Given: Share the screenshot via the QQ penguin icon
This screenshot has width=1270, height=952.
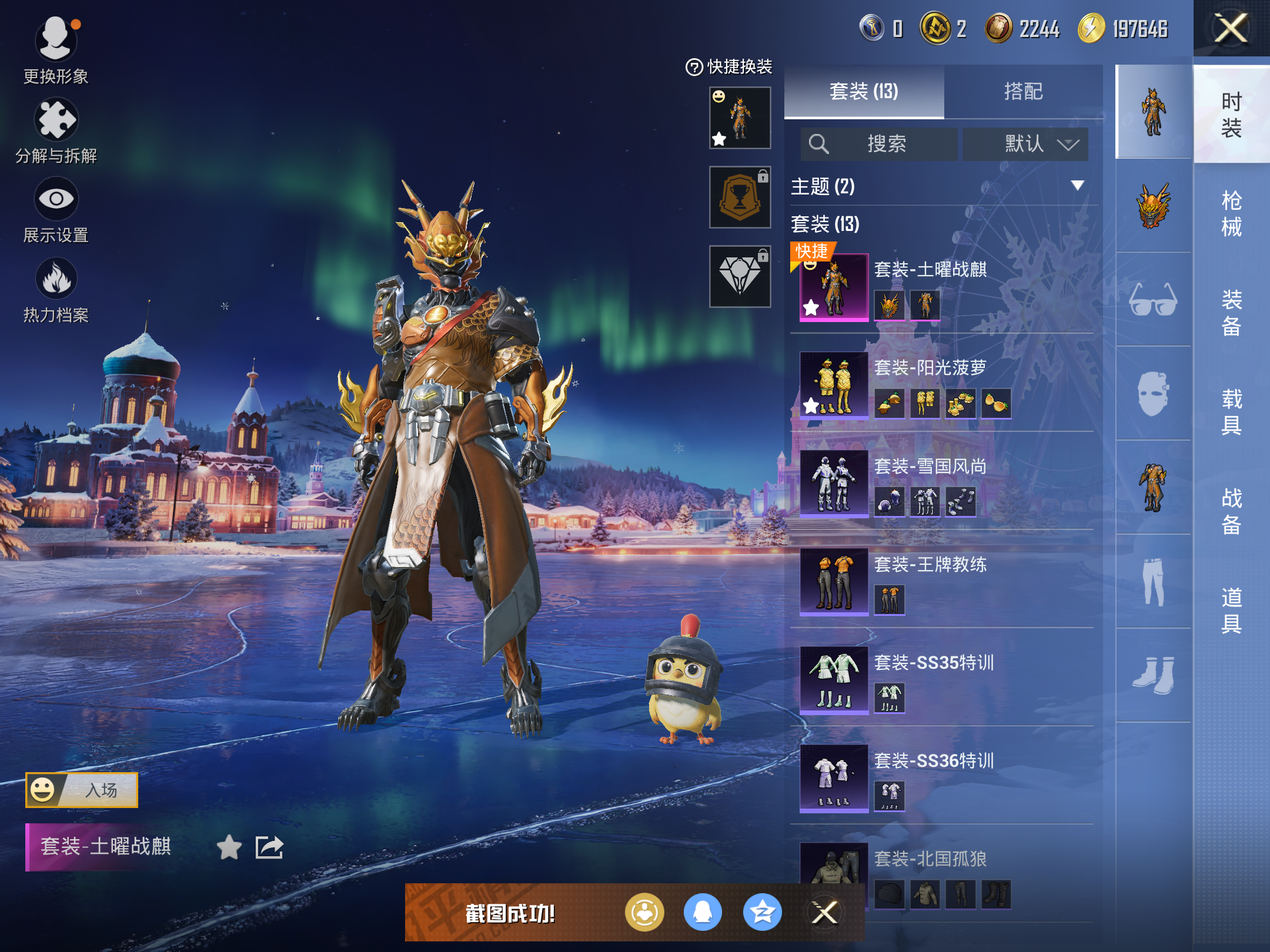Looking at the screenshot, I should [703, 913].
